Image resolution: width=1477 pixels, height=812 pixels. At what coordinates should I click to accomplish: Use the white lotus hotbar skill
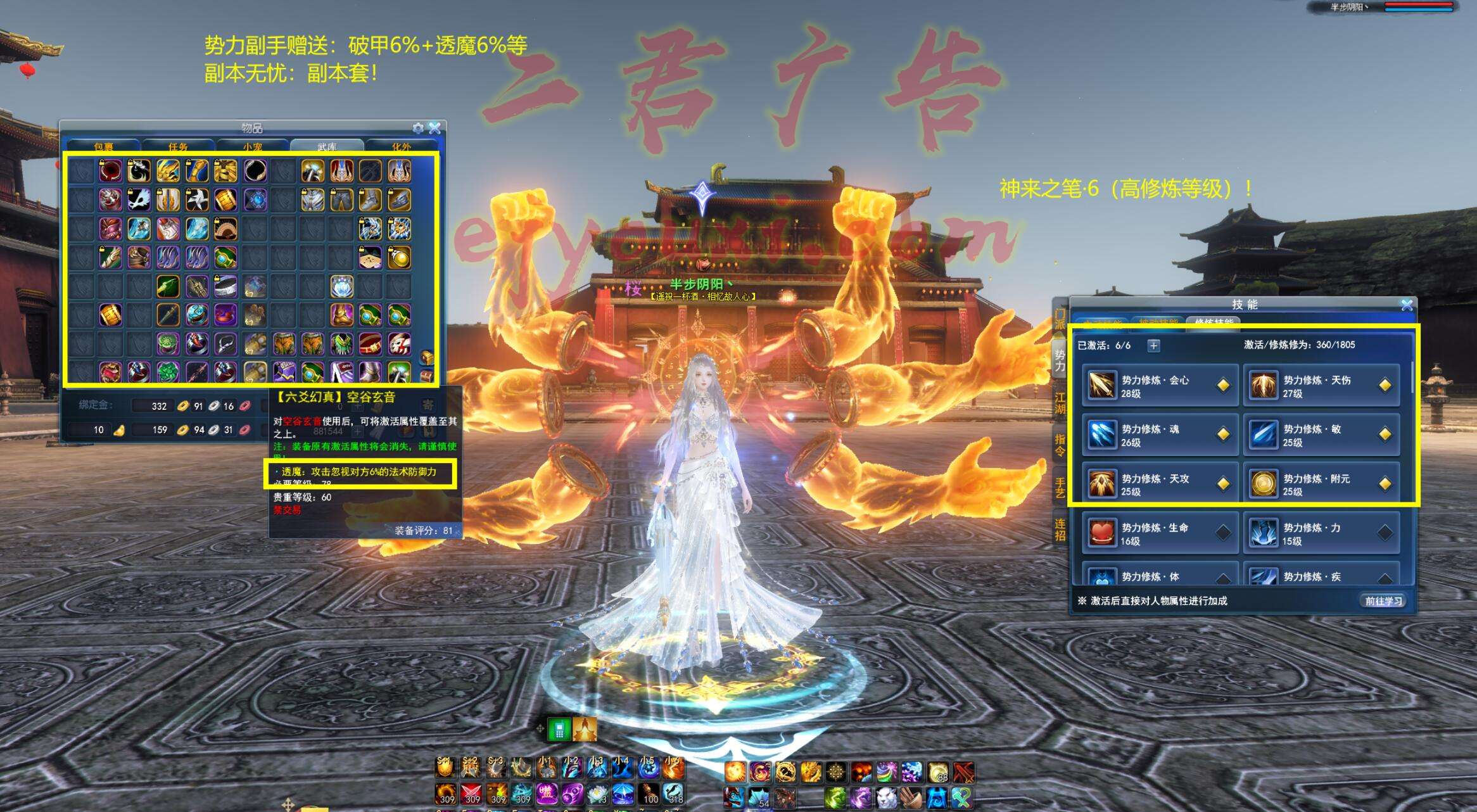coord(597,794)
